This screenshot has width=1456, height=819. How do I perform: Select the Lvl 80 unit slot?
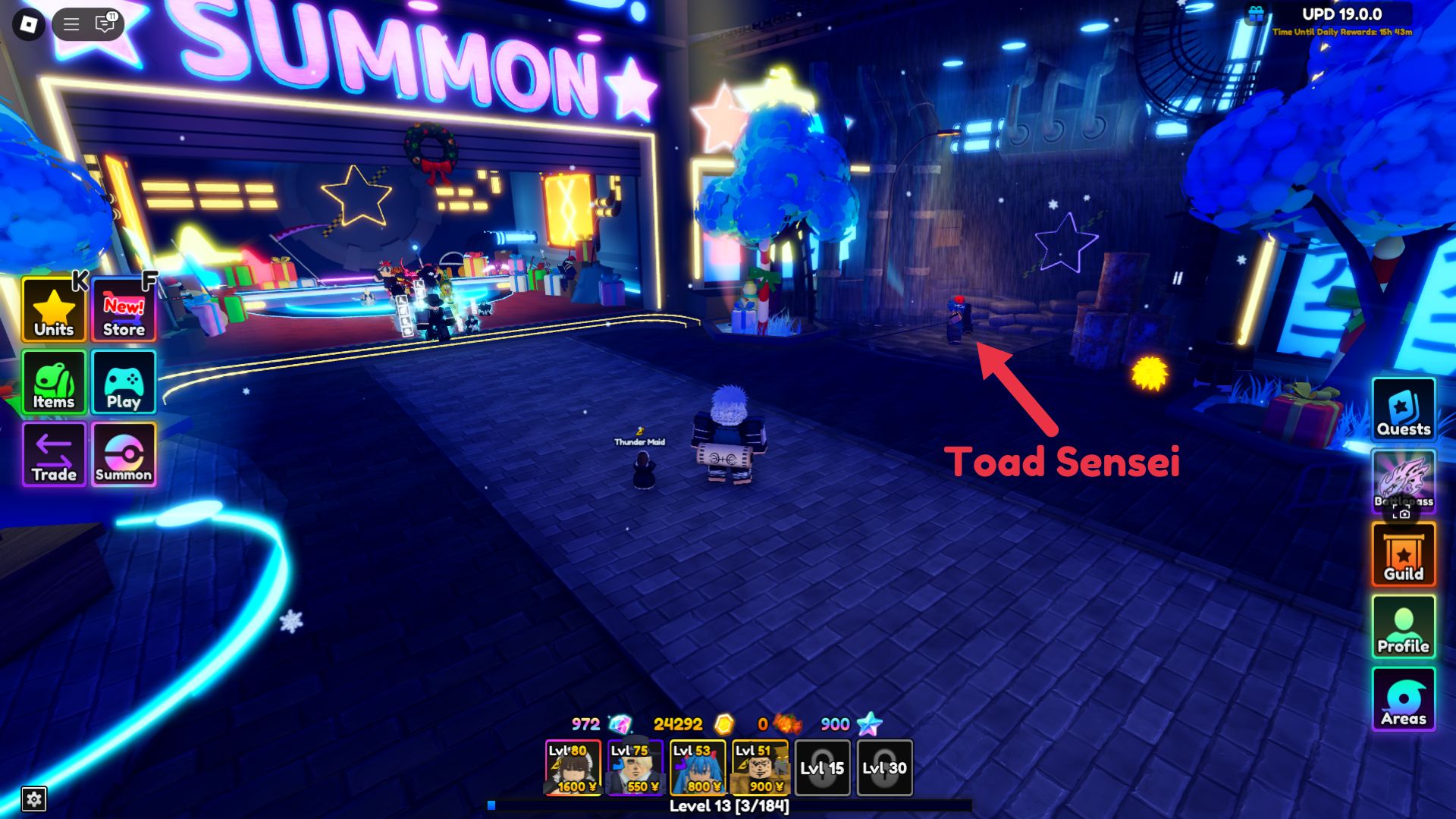point(573,768)
